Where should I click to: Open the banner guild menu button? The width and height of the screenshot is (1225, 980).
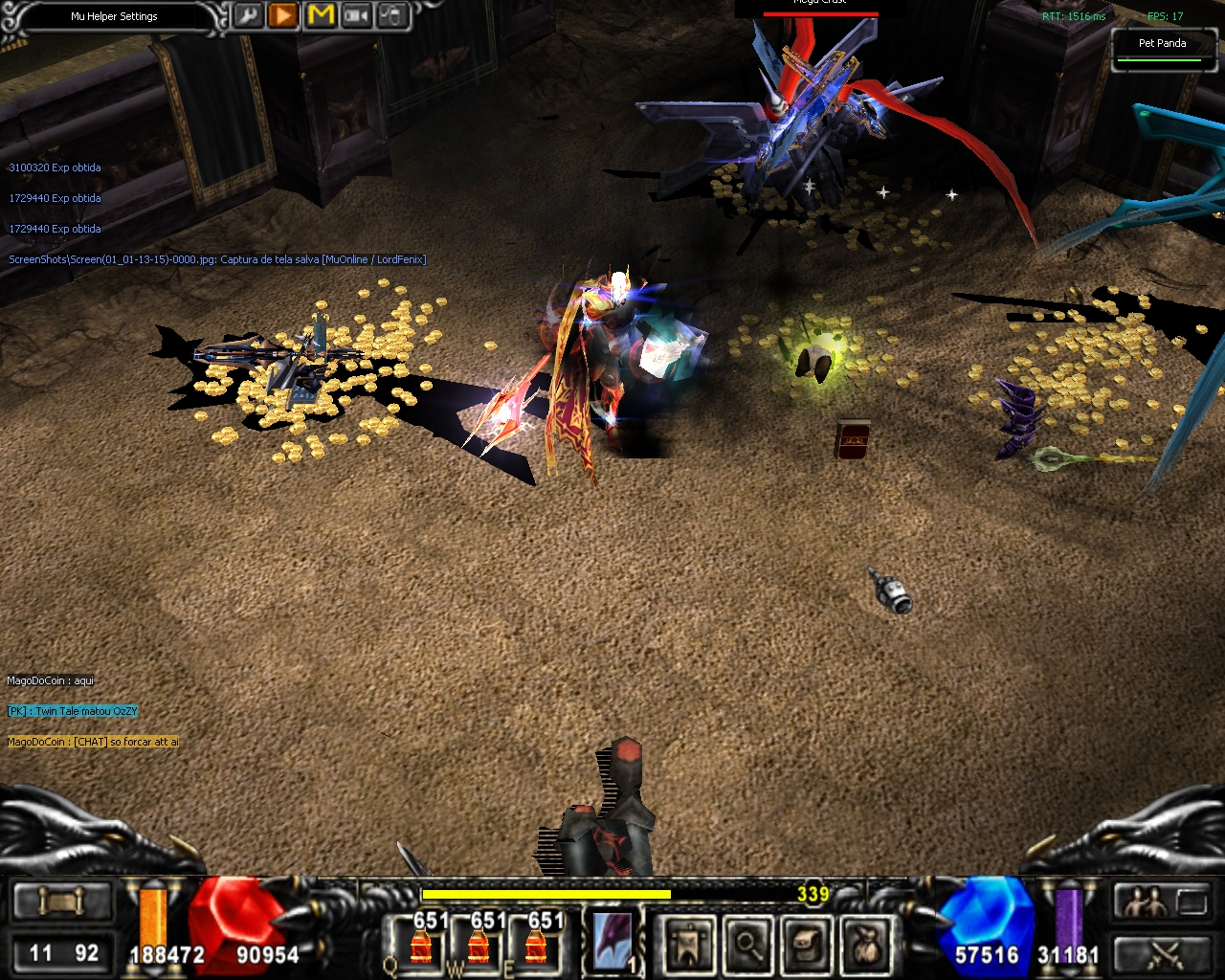pyautogui.click(x=689, y=945)
